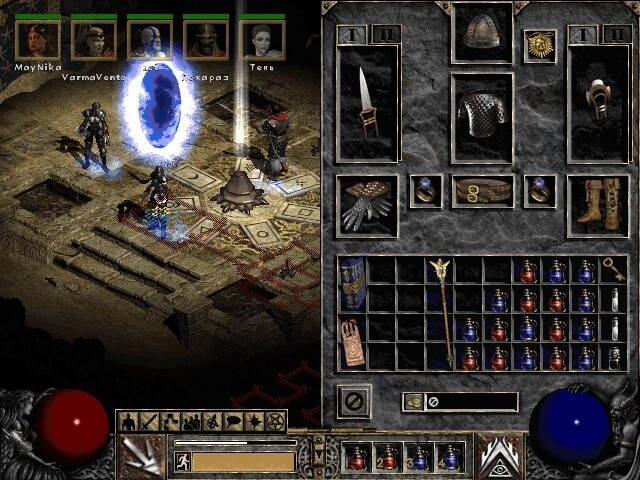Image resolution: width=640 pixels, height=480 pixels.
Task: Select the blue tome in inventory
Action: tap(352, 284)
